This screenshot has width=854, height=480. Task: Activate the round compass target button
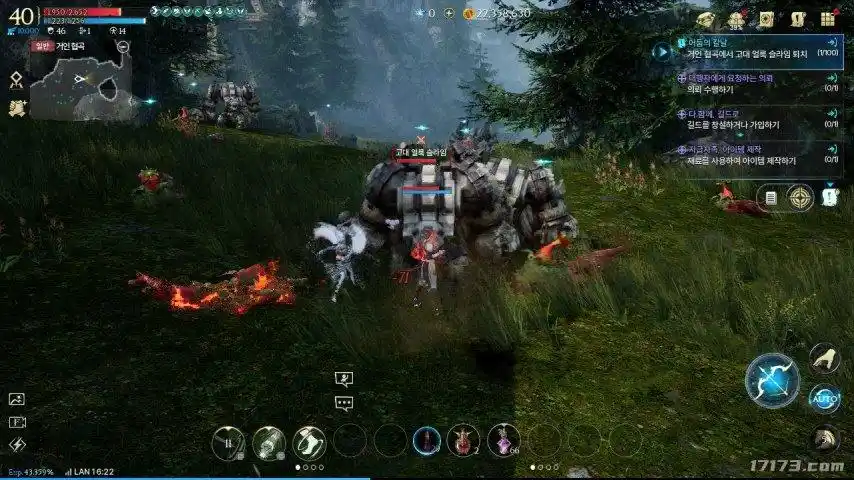pyautogui.click(x=800, y=198)
